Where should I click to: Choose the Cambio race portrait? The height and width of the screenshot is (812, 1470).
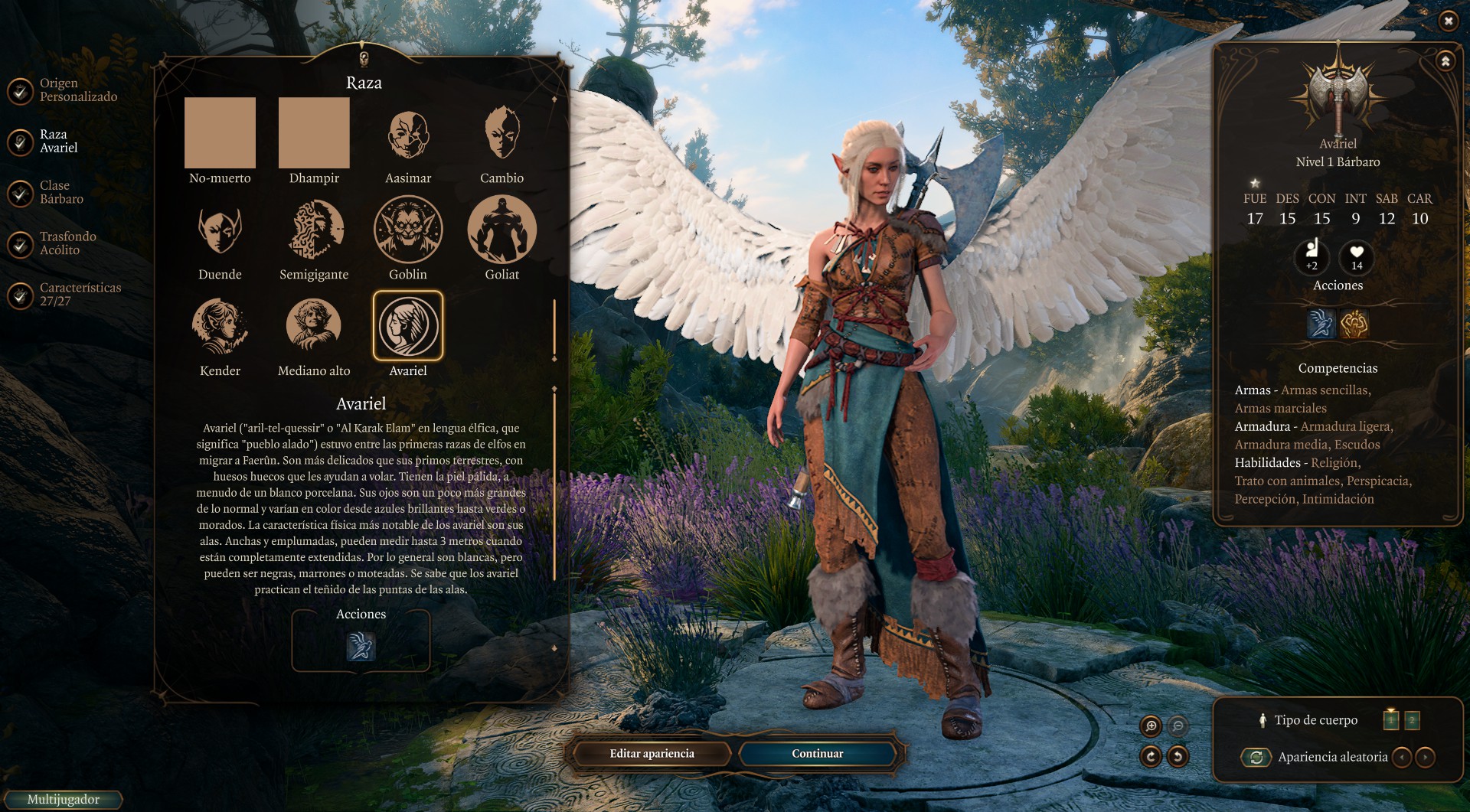coord(501,135)
